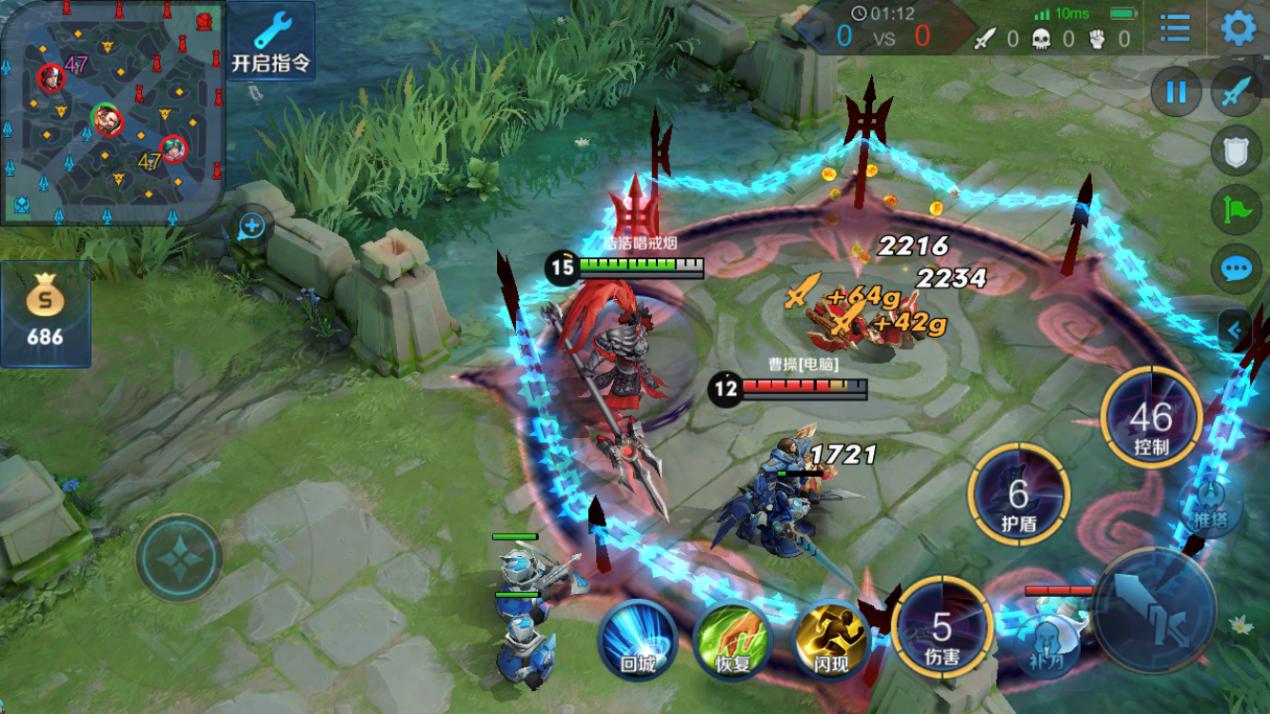
Task: Activate the 回城 recall spell
Action: pos(638,638)
